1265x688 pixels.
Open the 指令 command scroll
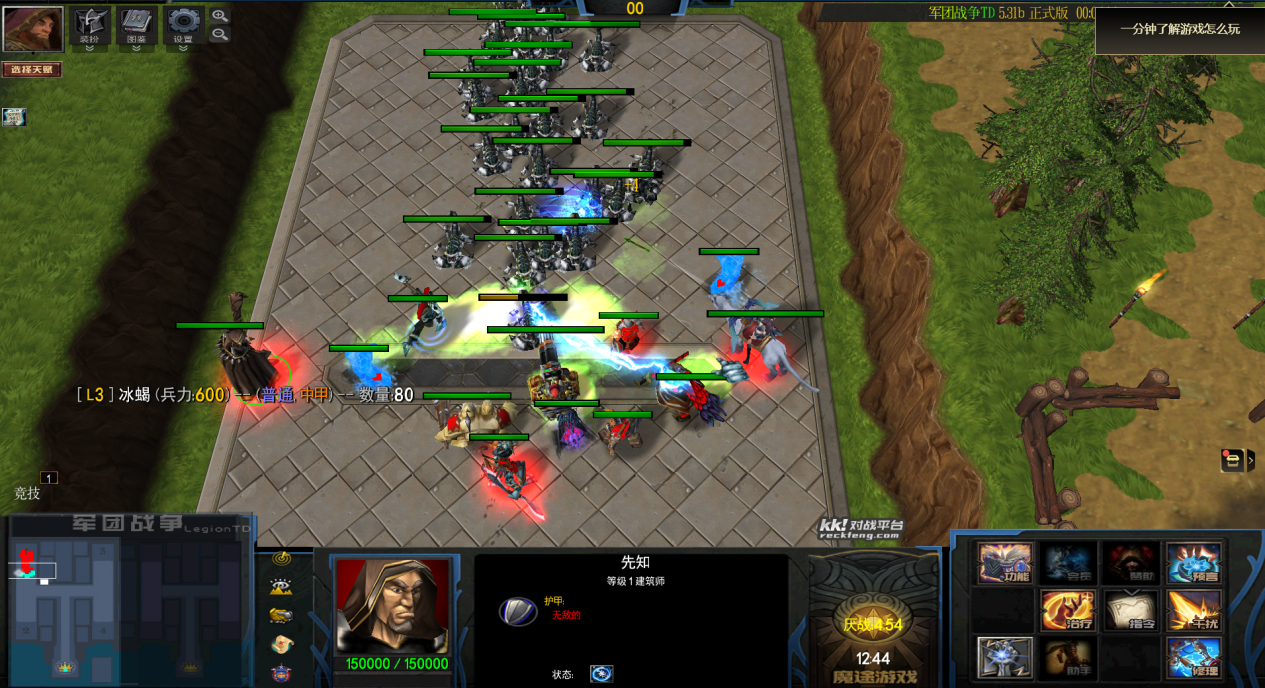(1131, 610)
